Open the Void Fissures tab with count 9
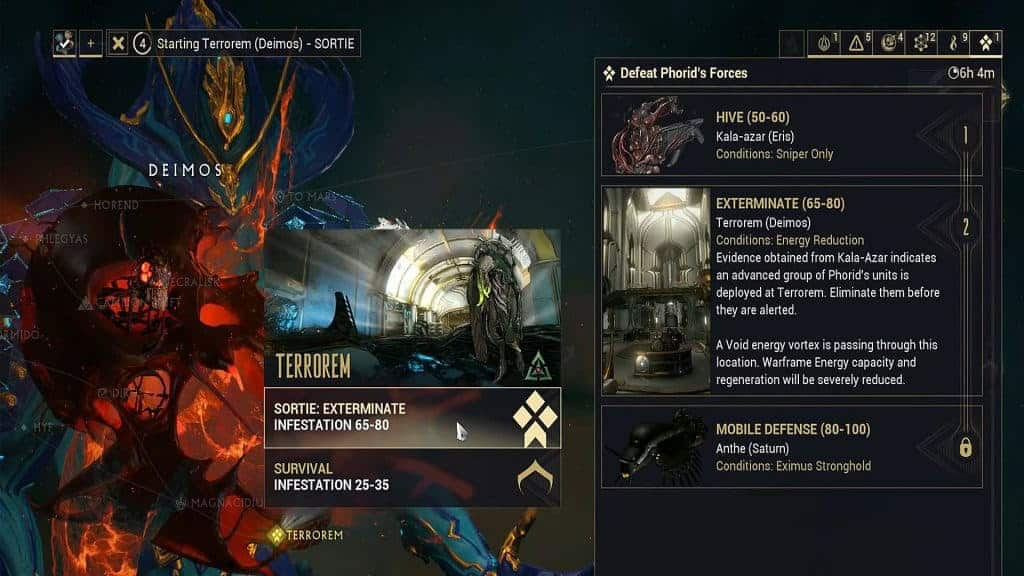This screenshot has height=576, width=1024. pos(957,43)
